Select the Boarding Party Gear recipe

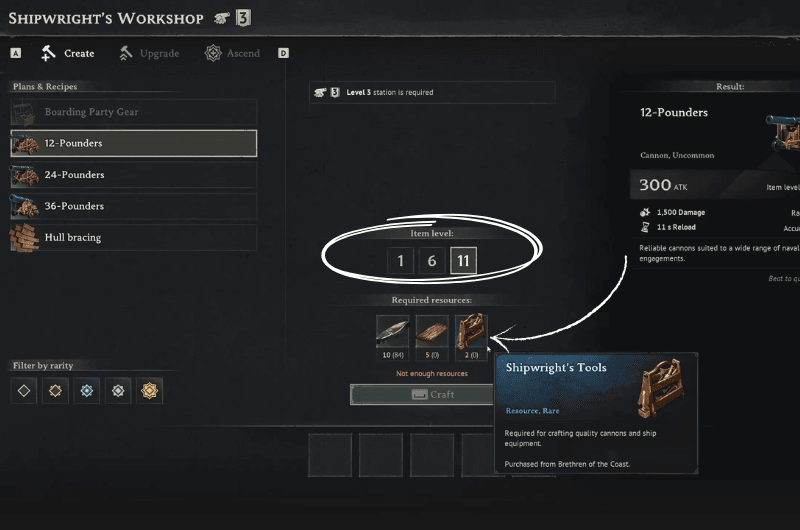coord(133,112)
